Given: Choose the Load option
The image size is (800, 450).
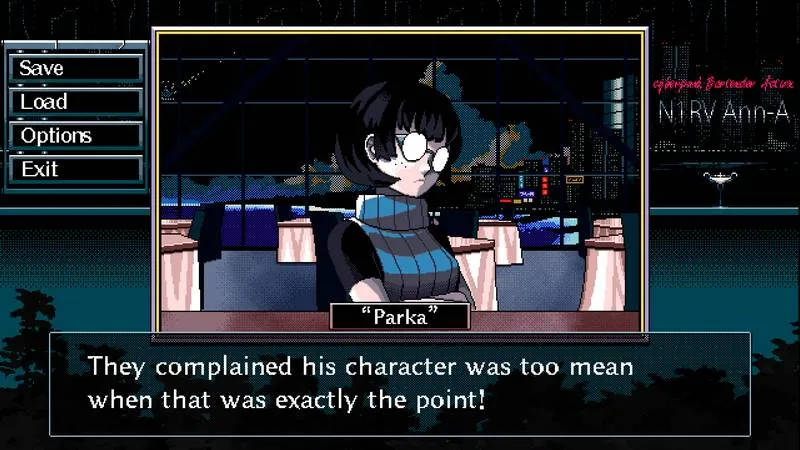Looking at the screenshot, I should (x=75, y=102).
